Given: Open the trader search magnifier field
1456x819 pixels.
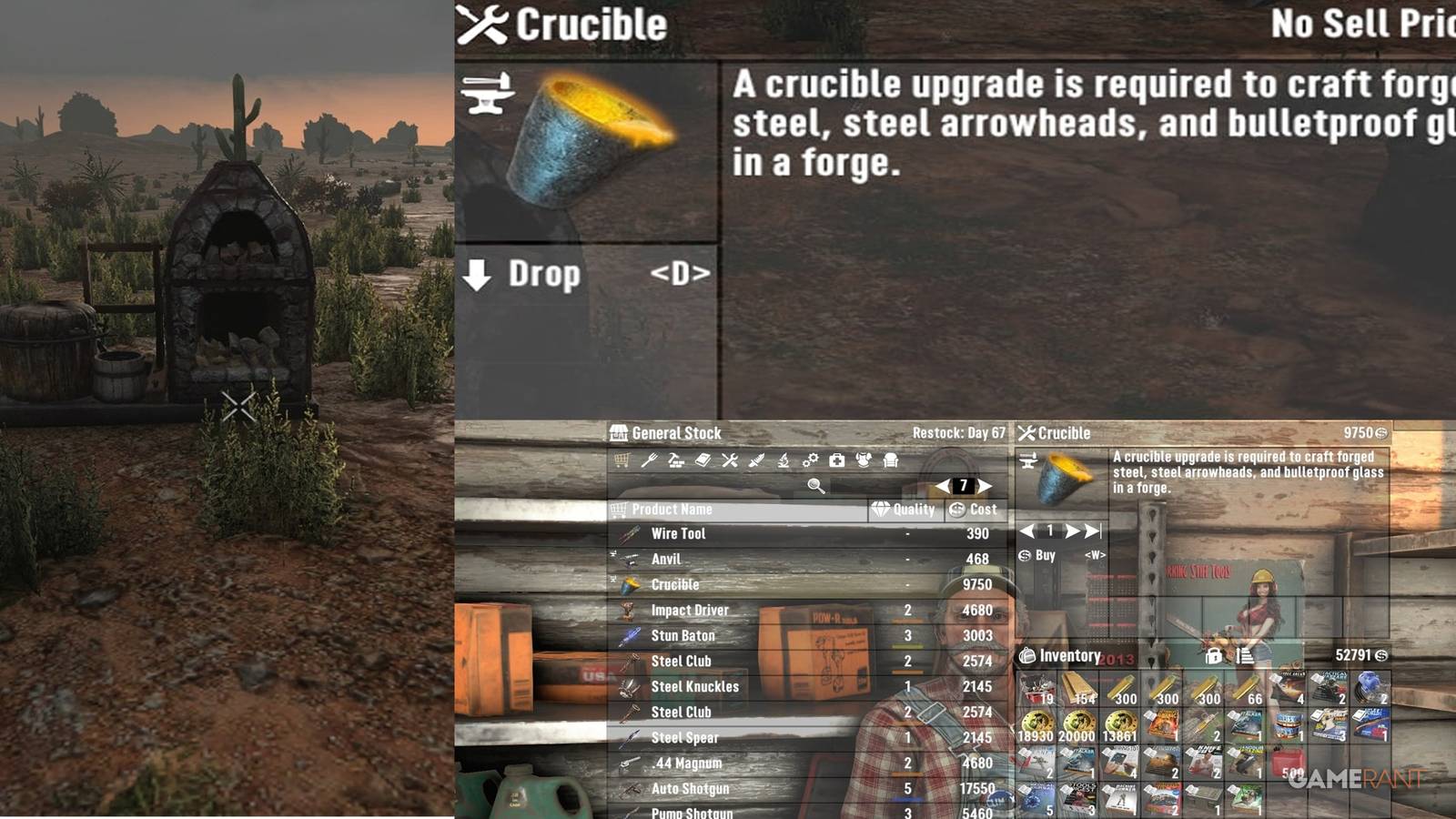Looking at the screenshot, I should [x=814, y=485].
